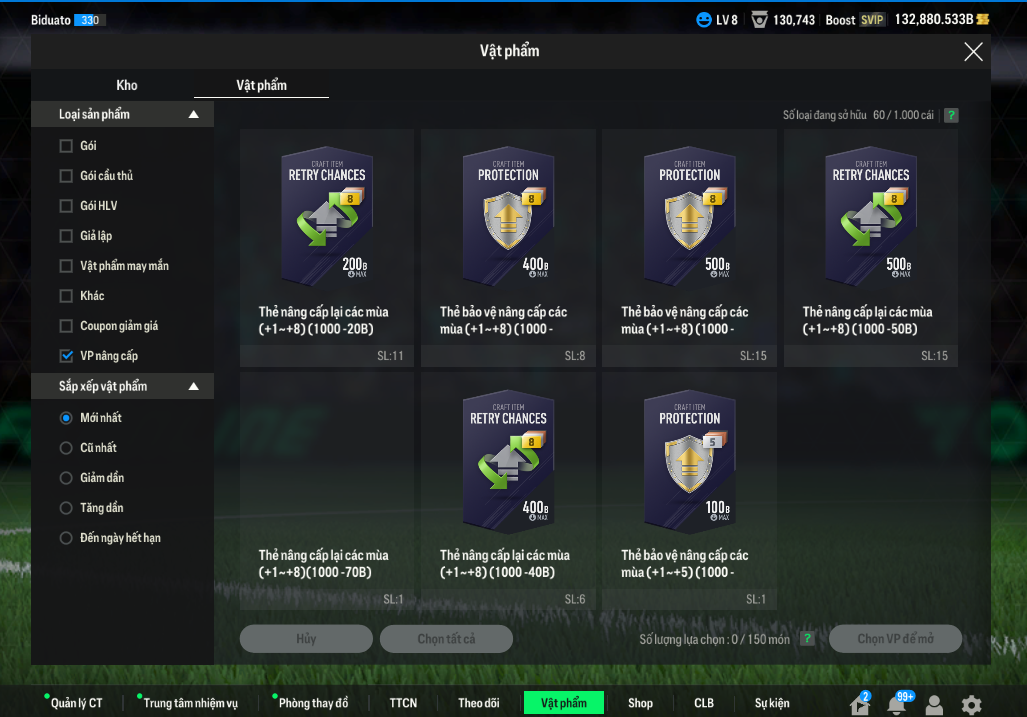Screen dimensions: 1027x717
Task: Check the Vật phẩm may mắn filter
Action: [67, 266]
